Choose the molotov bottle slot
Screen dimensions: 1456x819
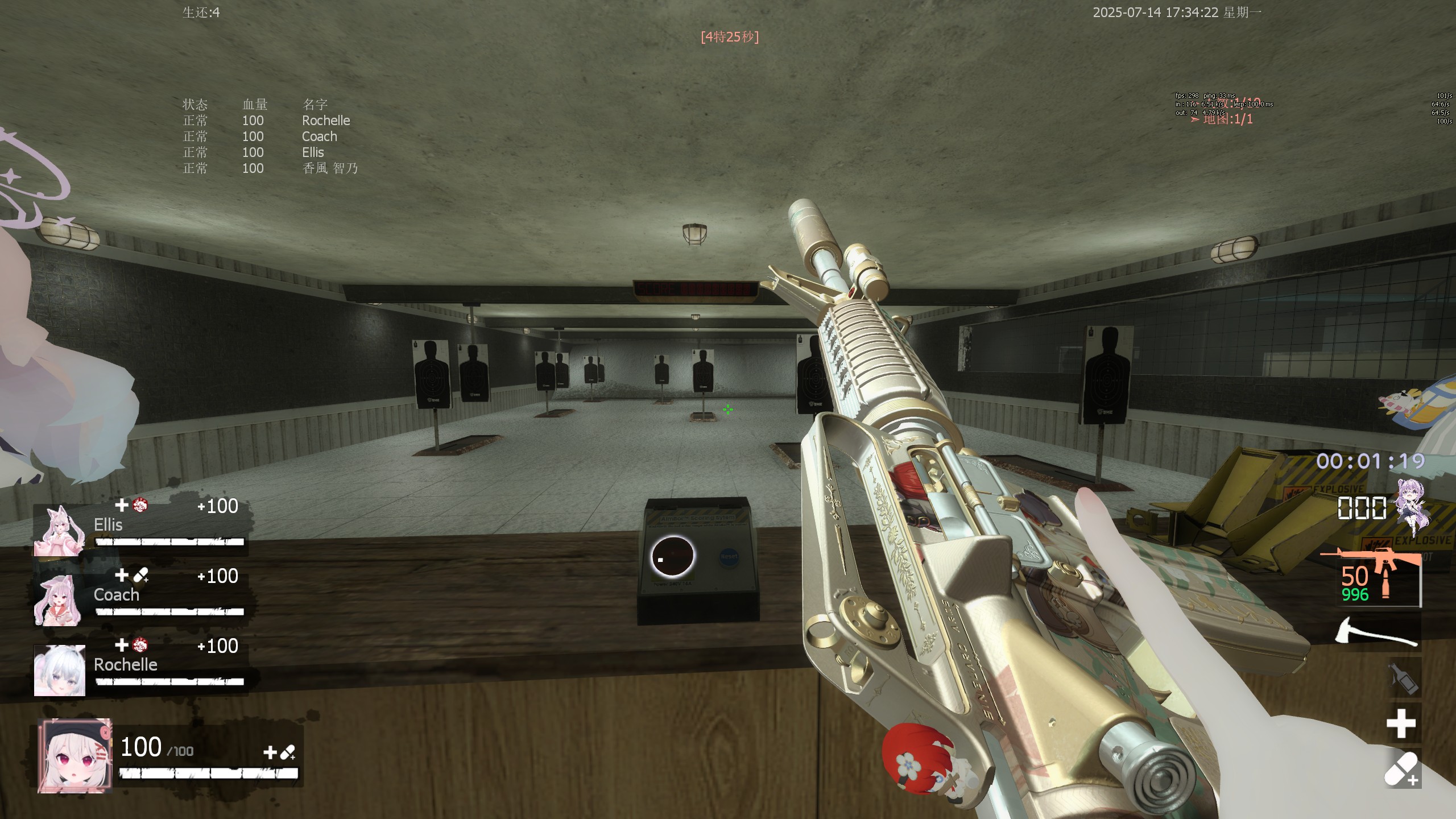point(1403,679)
